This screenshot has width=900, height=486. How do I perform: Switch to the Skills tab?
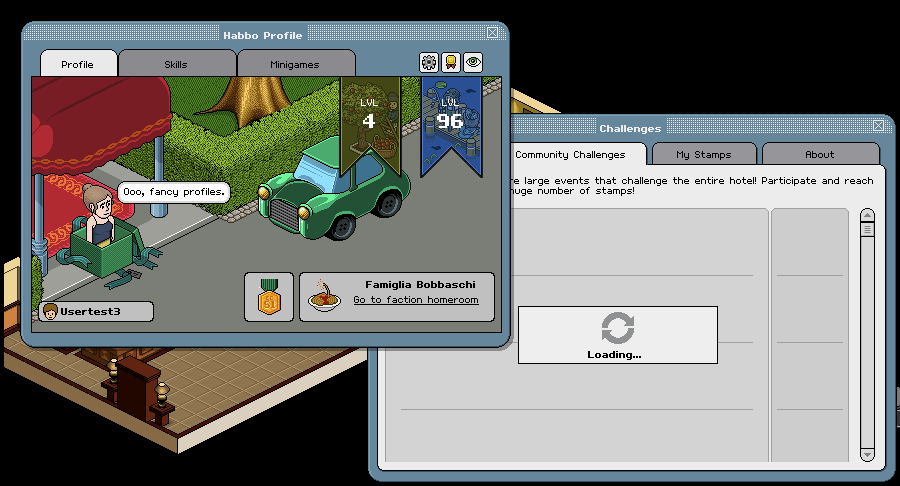pyautogui.click(x=176, y=64)
